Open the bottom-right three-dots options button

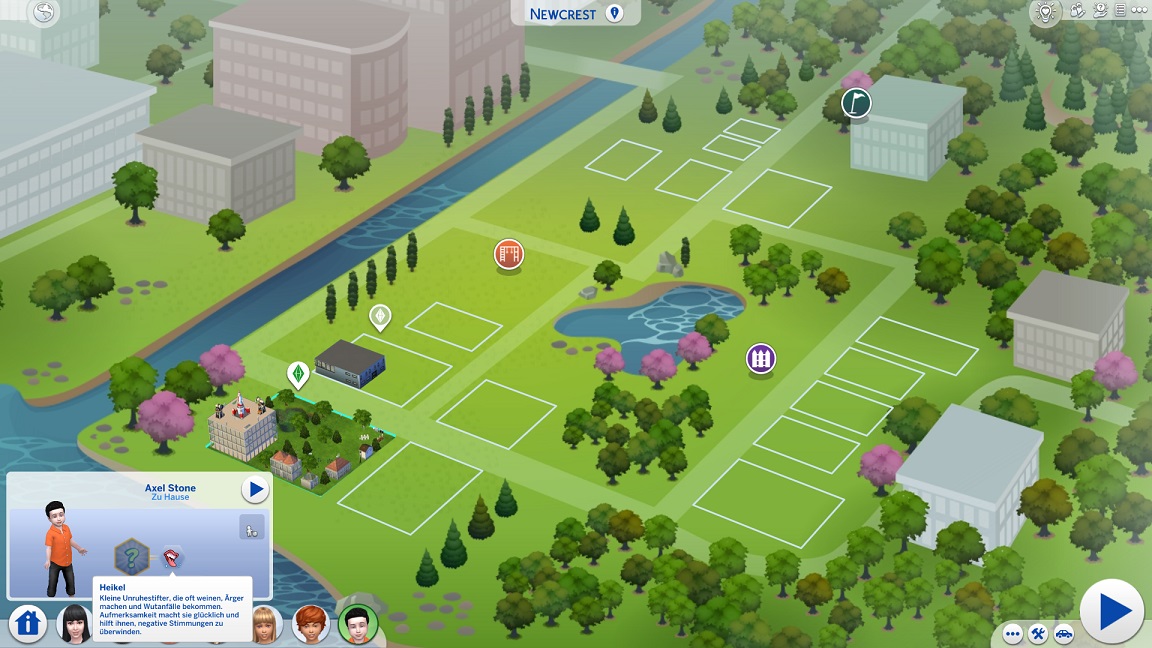[x=1013, y=634]
